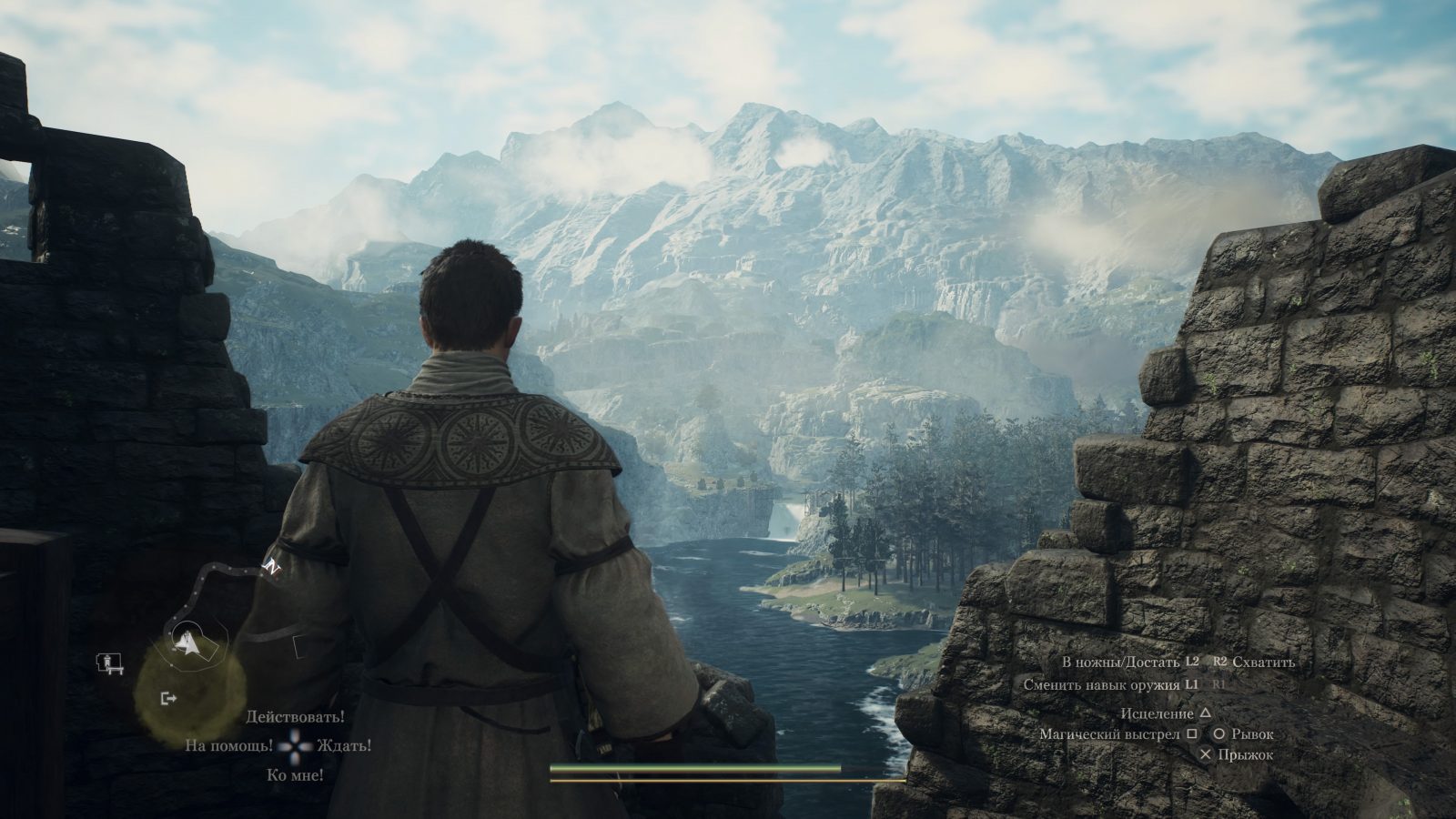Click the north compass marker on minimap

click(270, 566)
